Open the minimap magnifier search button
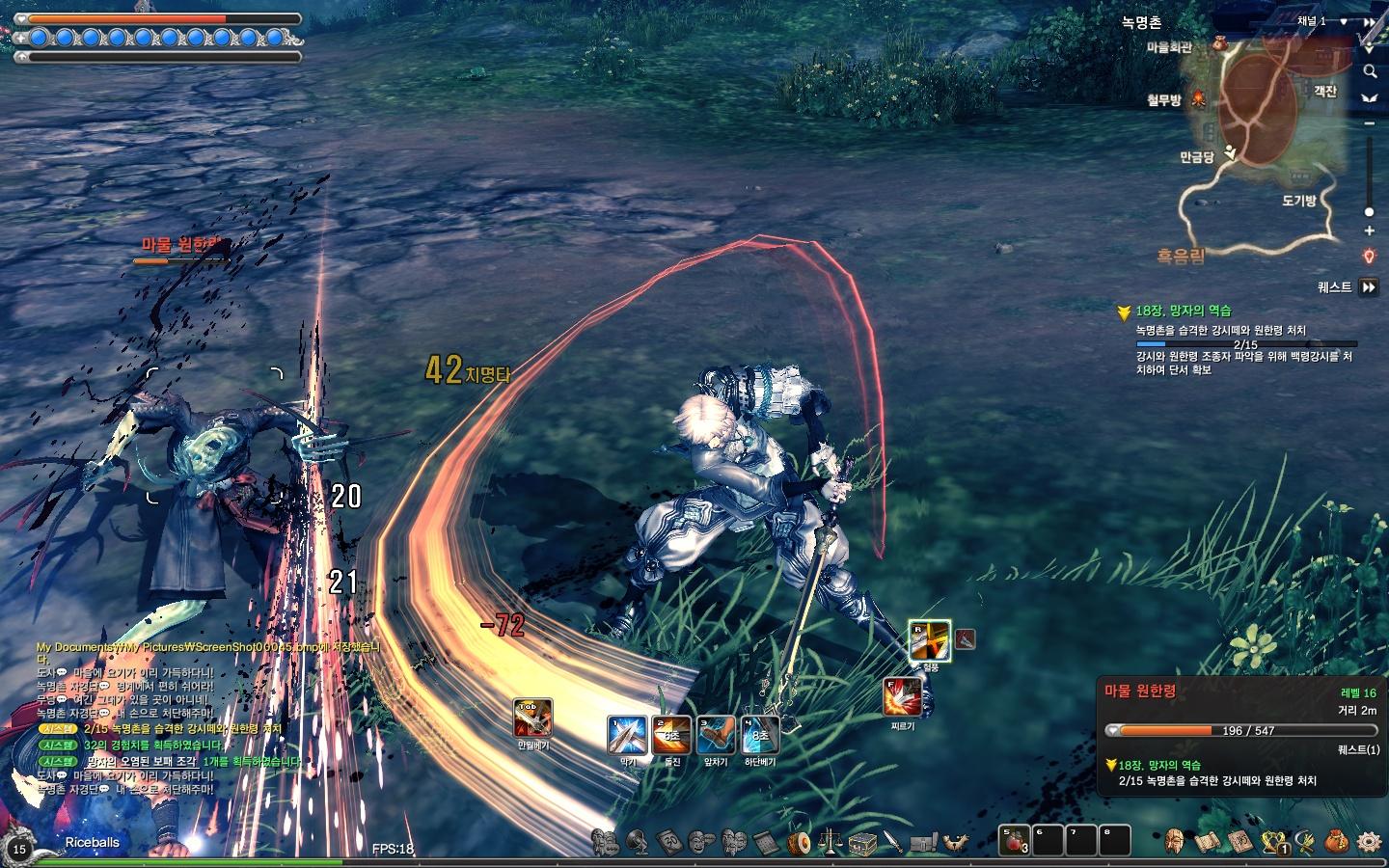 (x=1369, y=71)
